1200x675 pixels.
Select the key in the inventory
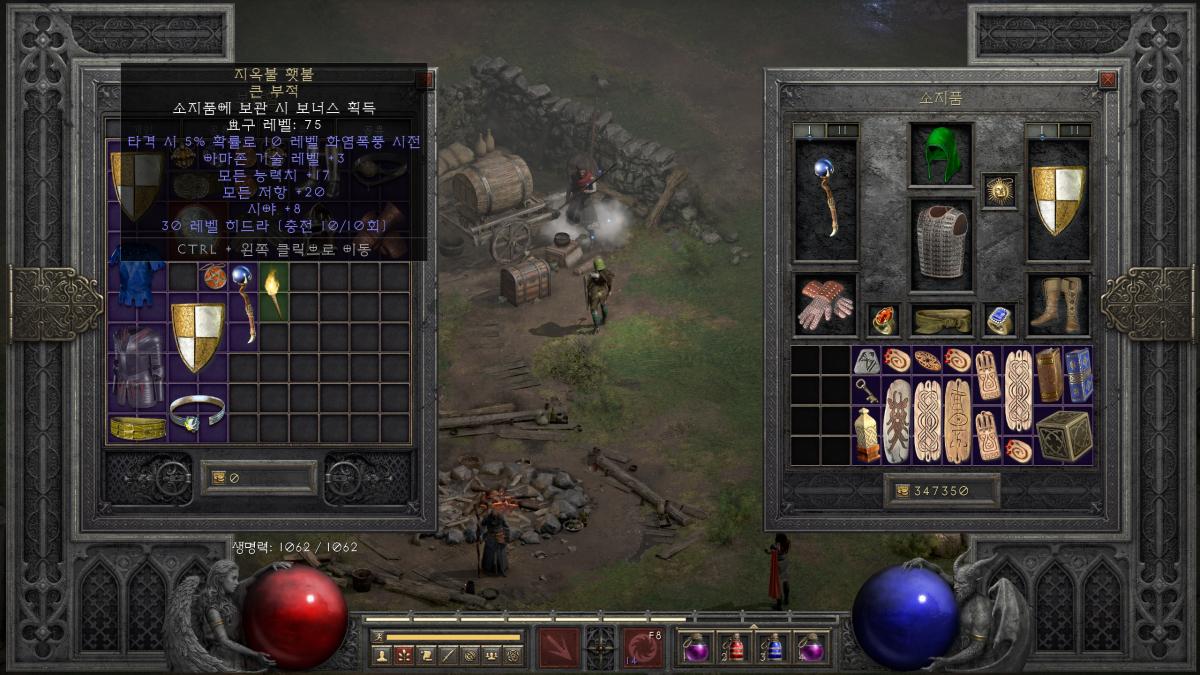point(866,390)
